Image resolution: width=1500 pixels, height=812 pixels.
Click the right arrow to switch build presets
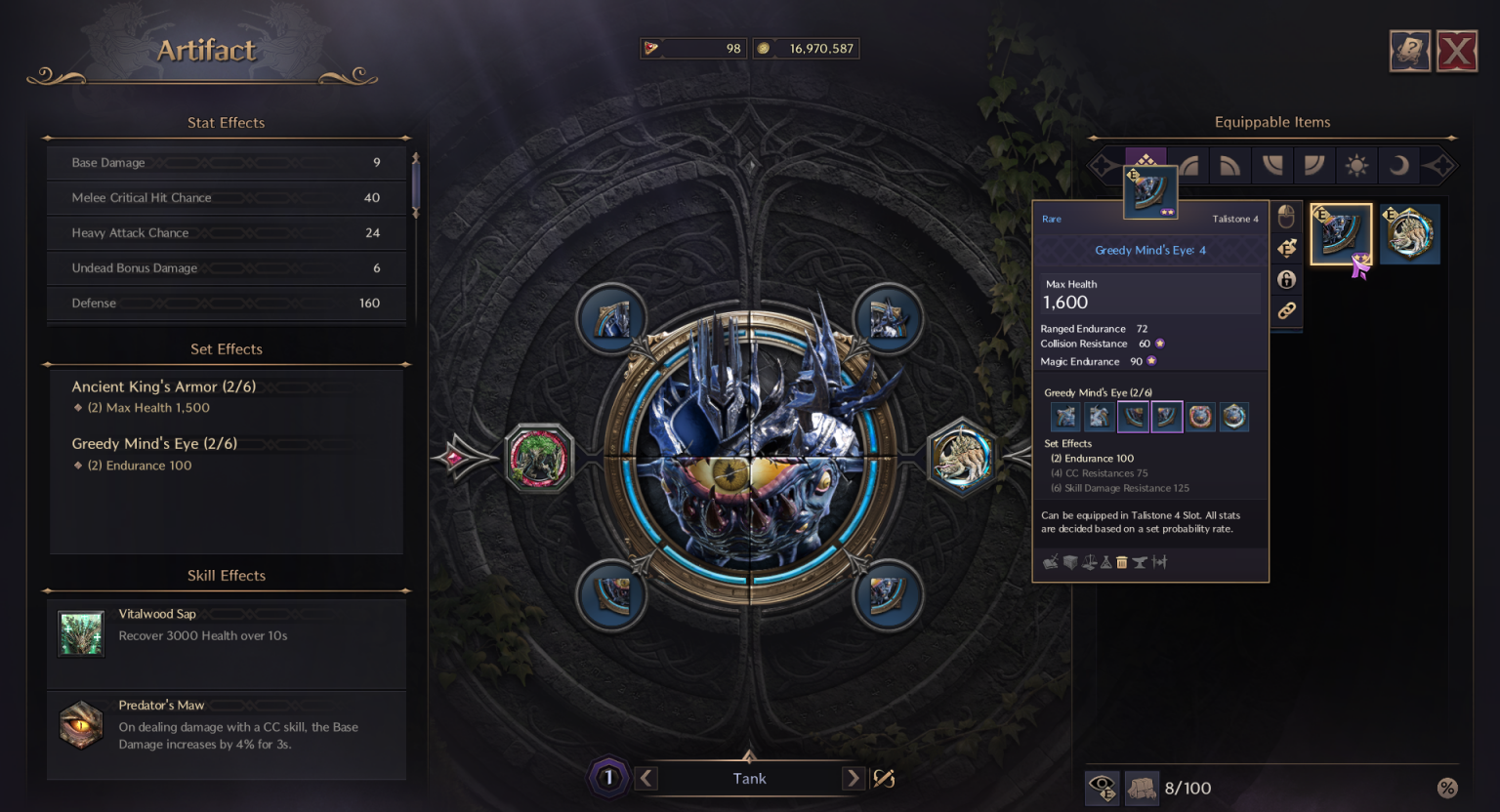(x=853, y=778)
